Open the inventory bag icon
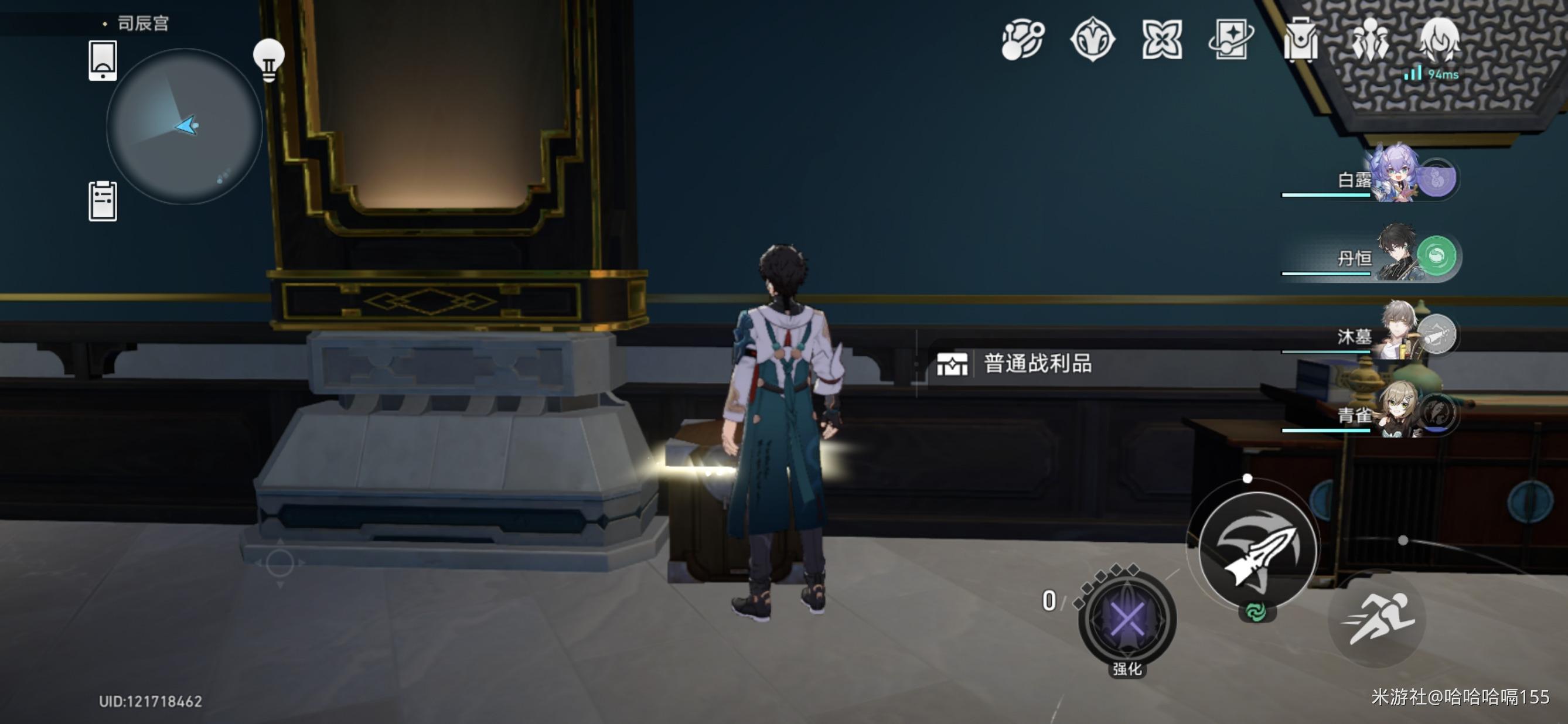This screenshot has width=1568, height=724. pyautogui.click(x=1303, y=40)
